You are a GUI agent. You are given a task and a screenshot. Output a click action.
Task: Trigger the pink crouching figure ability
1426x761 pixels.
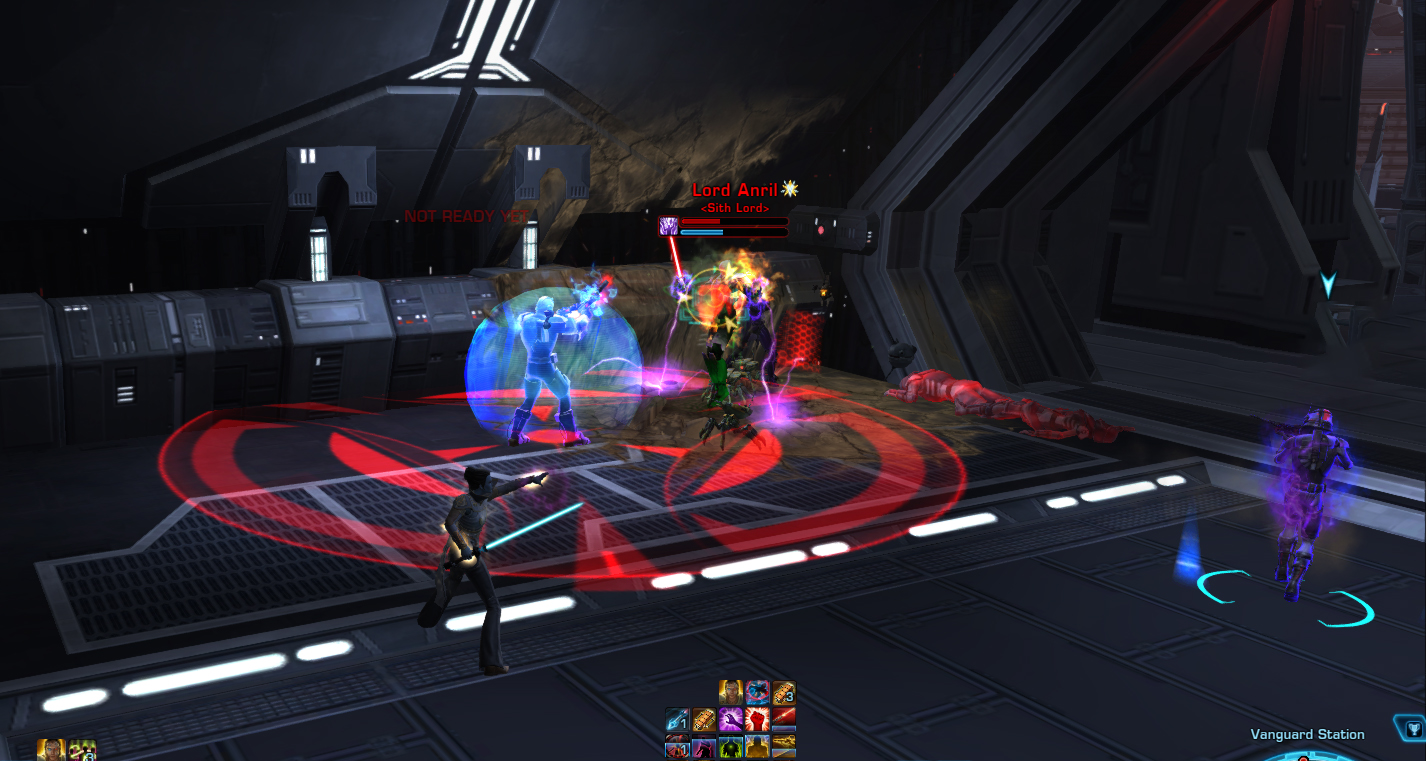tap(704, 746)
